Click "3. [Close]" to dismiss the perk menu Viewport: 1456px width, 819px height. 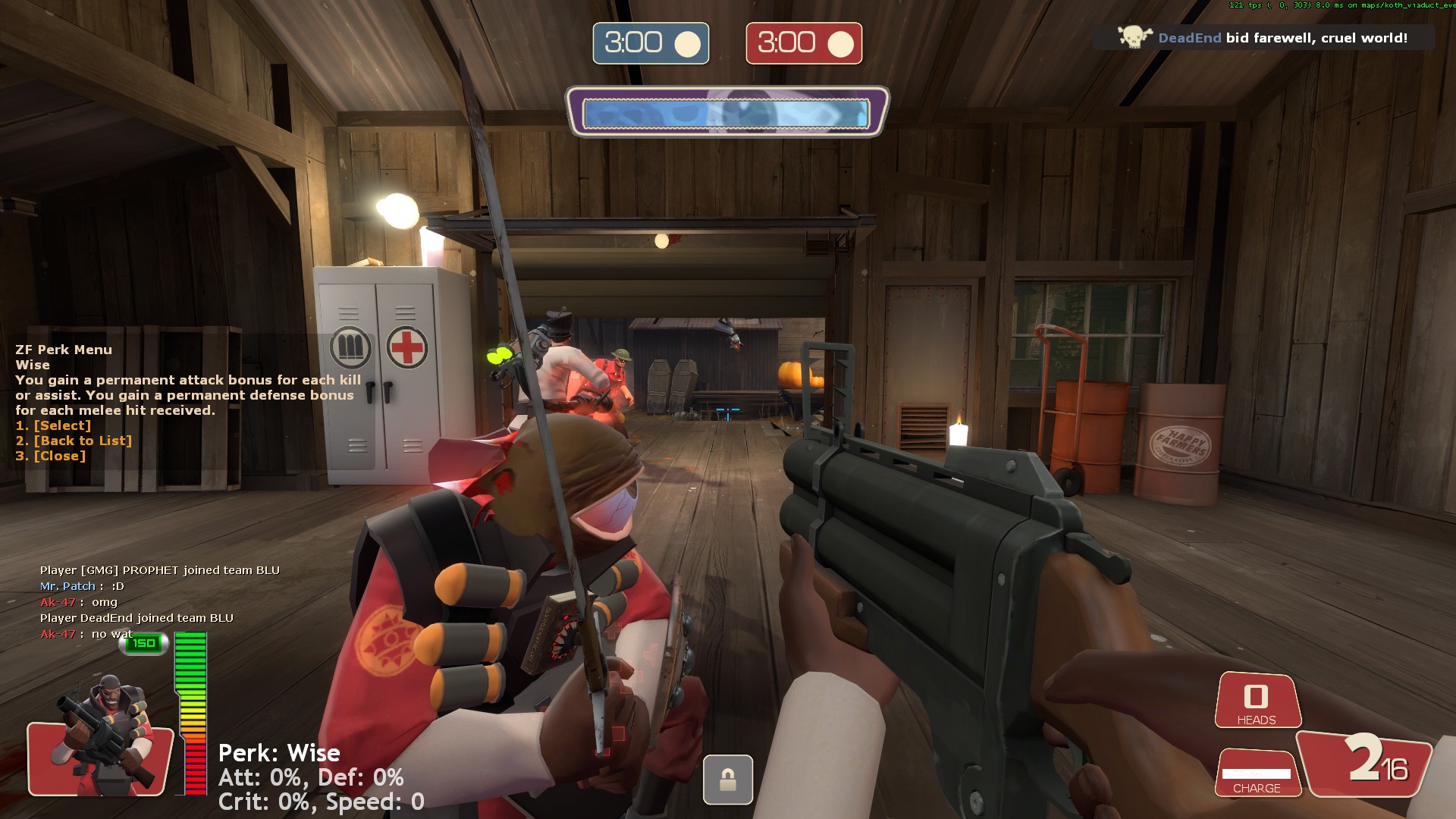49,455
